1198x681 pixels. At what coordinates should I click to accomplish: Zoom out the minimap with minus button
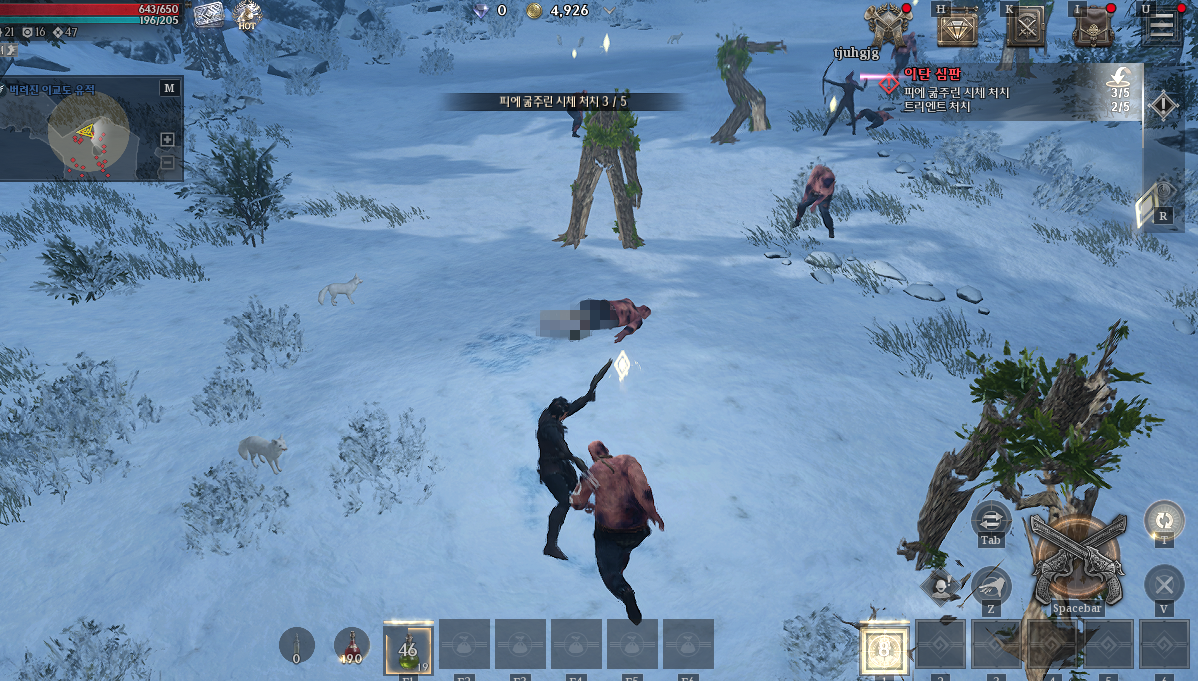[167, 163]
